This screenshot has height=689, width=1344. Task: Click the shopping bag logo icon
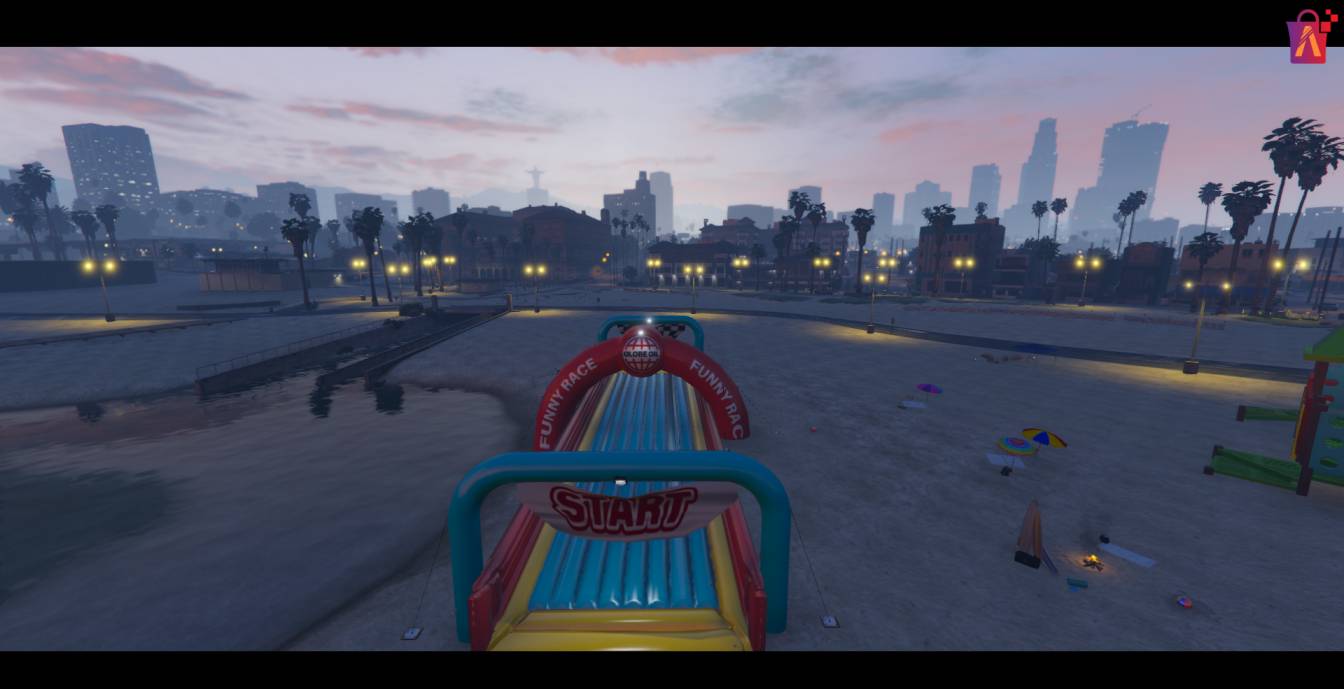1307,38
